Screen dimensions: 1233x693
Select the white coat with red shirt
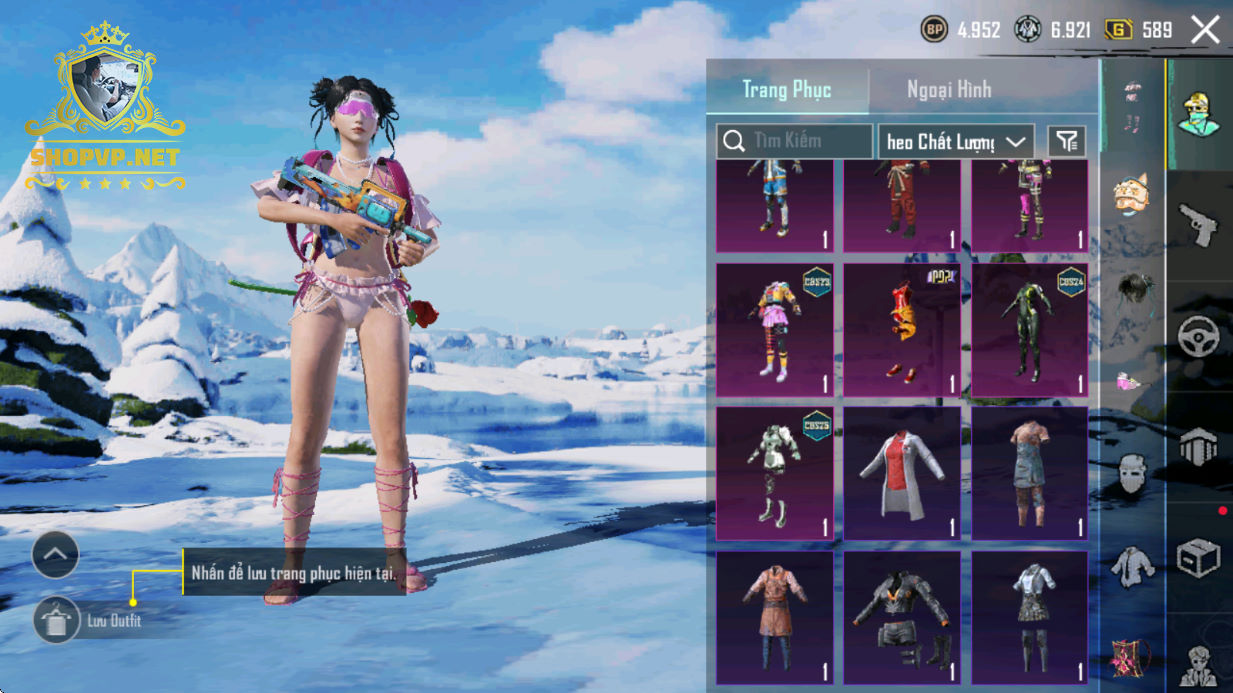pyautogui.click(x=902, y=473)
